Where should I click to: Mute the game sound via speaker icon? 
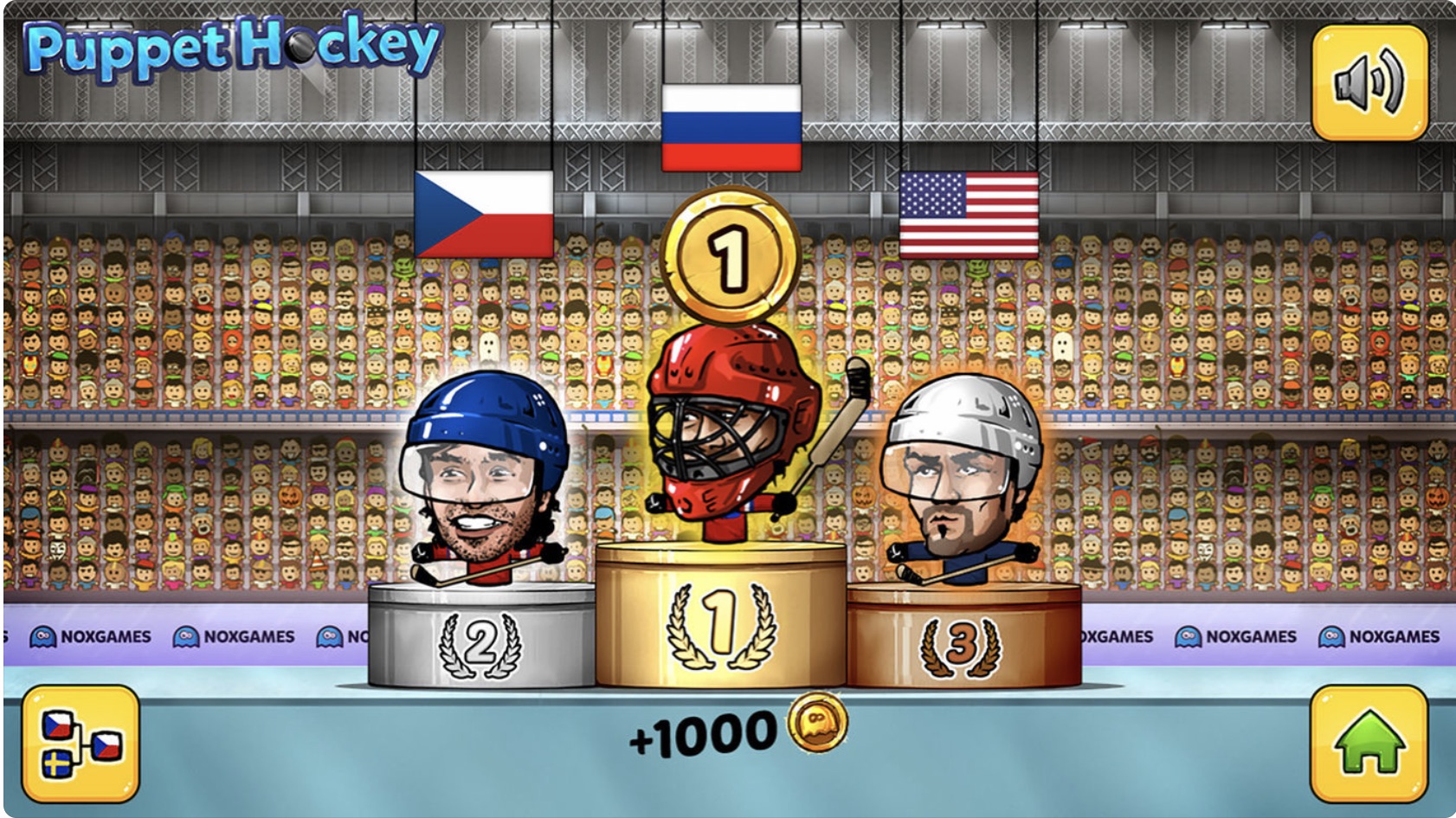tap(1369, 81)
